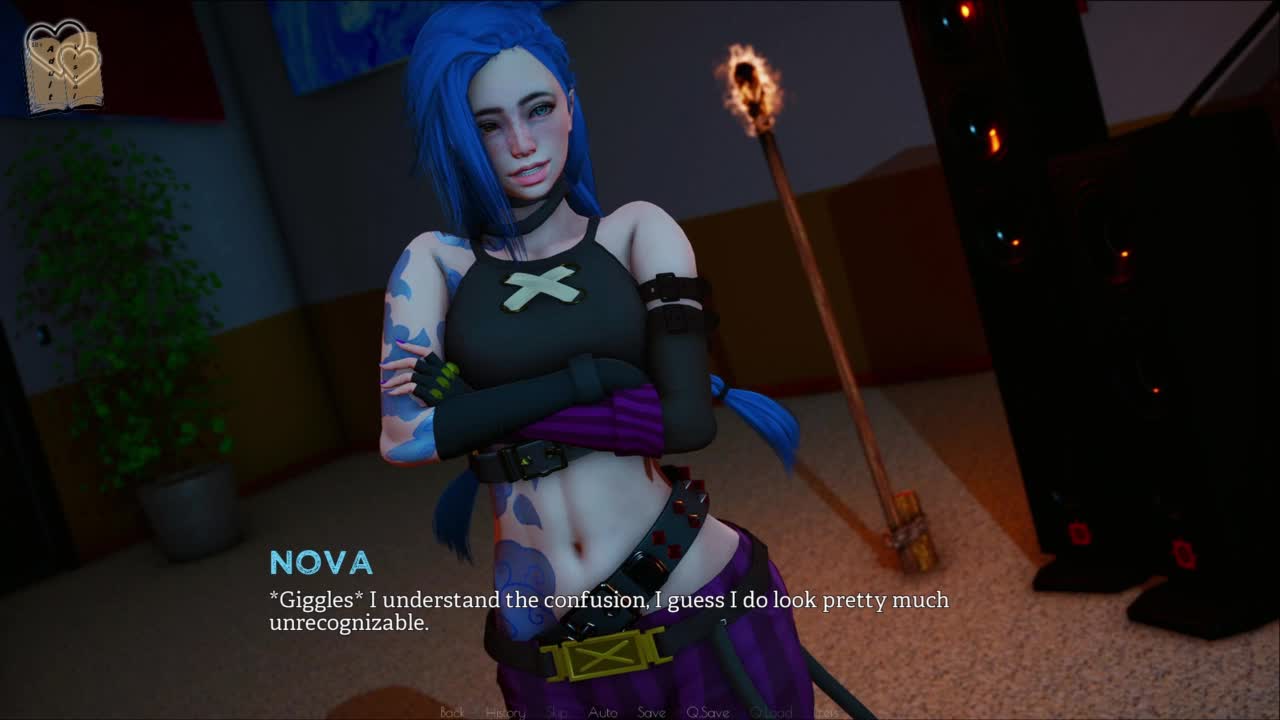Open the heart-and-book journal icon
This screenshot has height=720, width=1280.
coord(63,66)
